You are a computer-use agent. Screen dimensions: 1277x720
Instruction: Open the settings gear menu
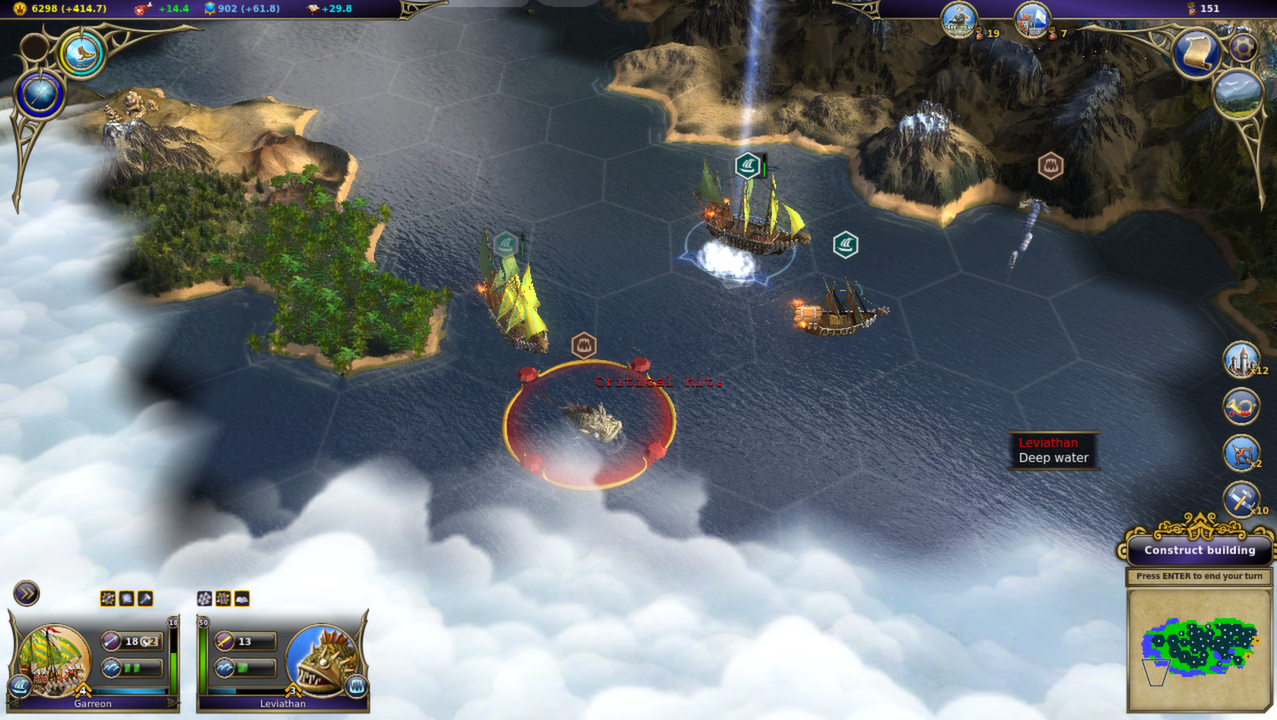click(1243, 48)
